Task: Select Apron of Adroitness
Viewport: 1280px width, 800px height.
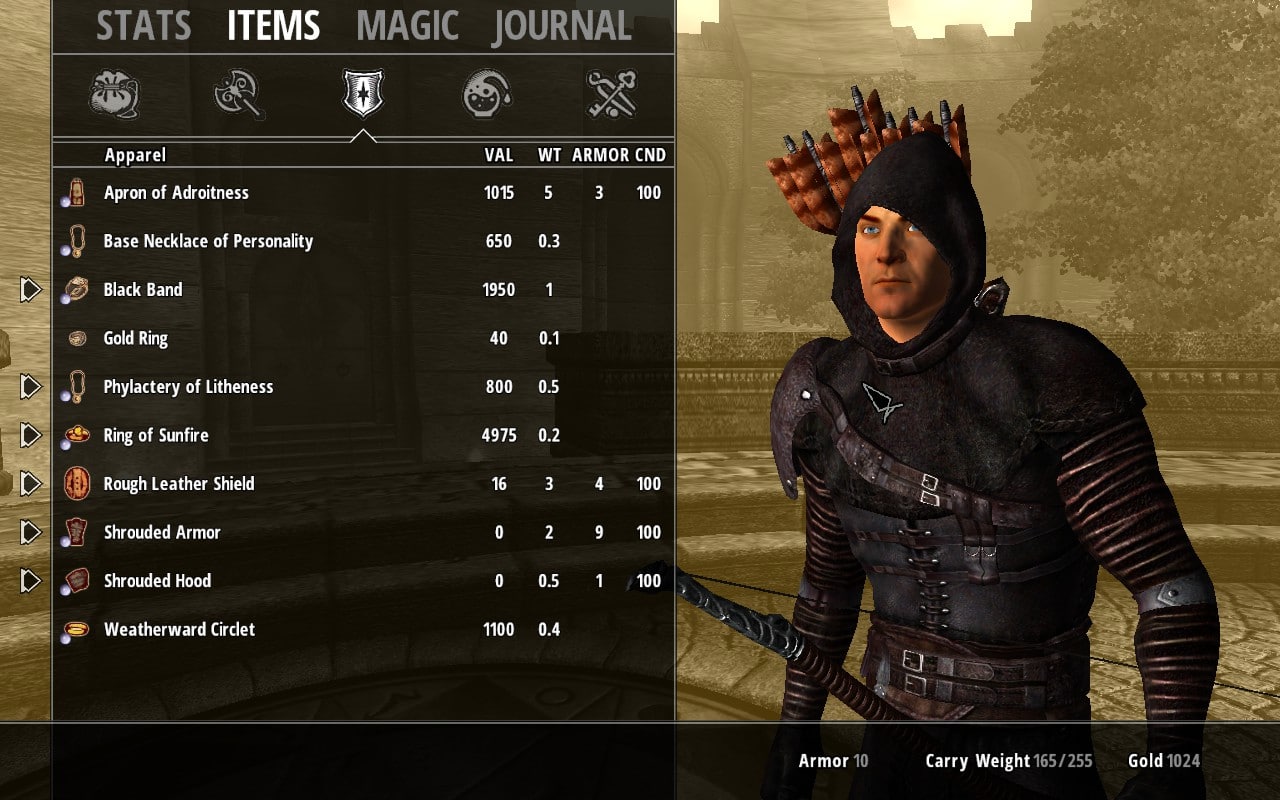Action: (176, 193)
